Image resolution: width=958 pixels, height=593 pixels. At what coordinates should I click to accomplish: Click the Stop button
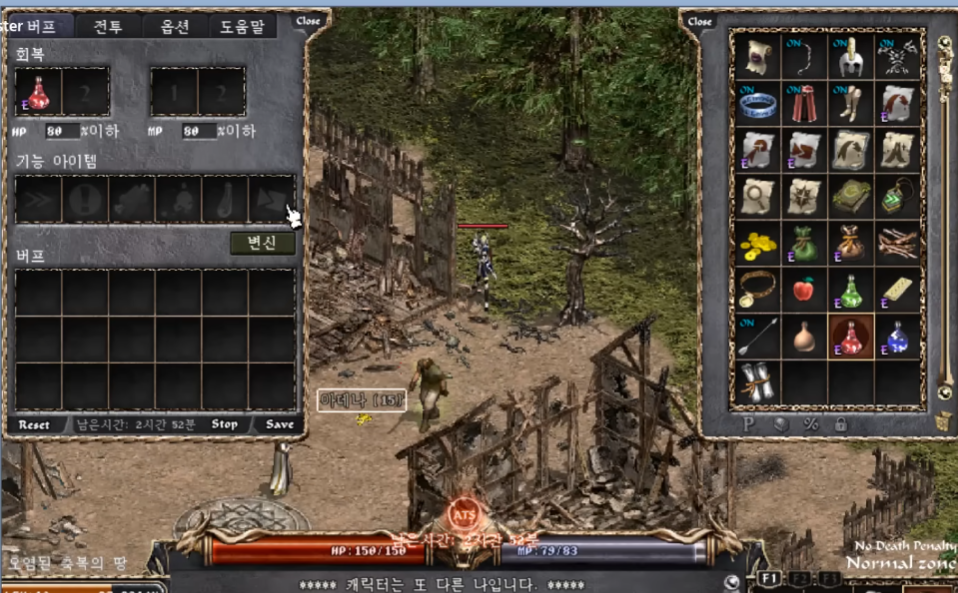tap(225, 425)
